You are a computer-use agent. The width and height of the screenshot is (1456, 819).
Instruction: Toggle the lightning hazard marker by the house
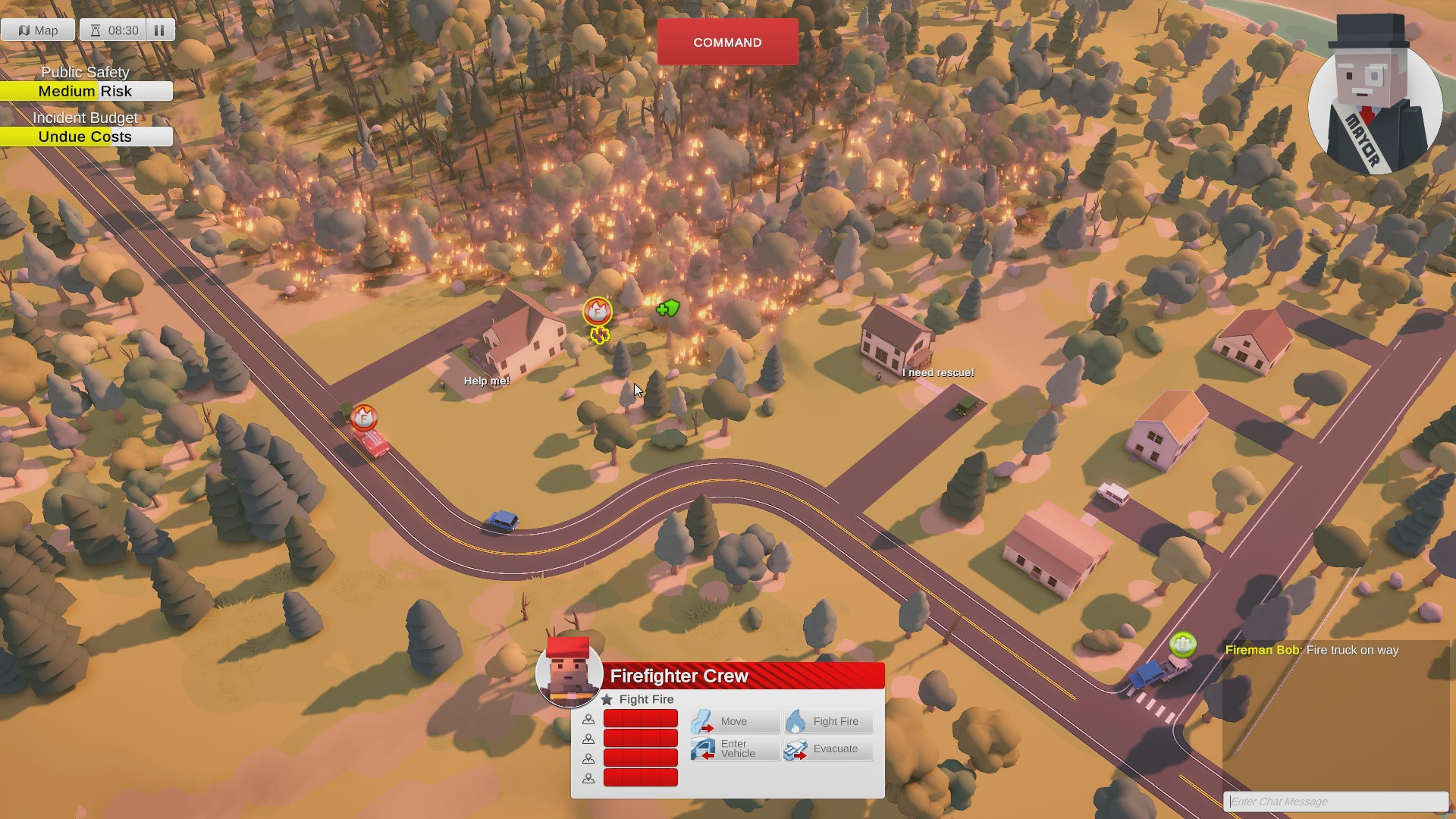click(x=598, y=334)
